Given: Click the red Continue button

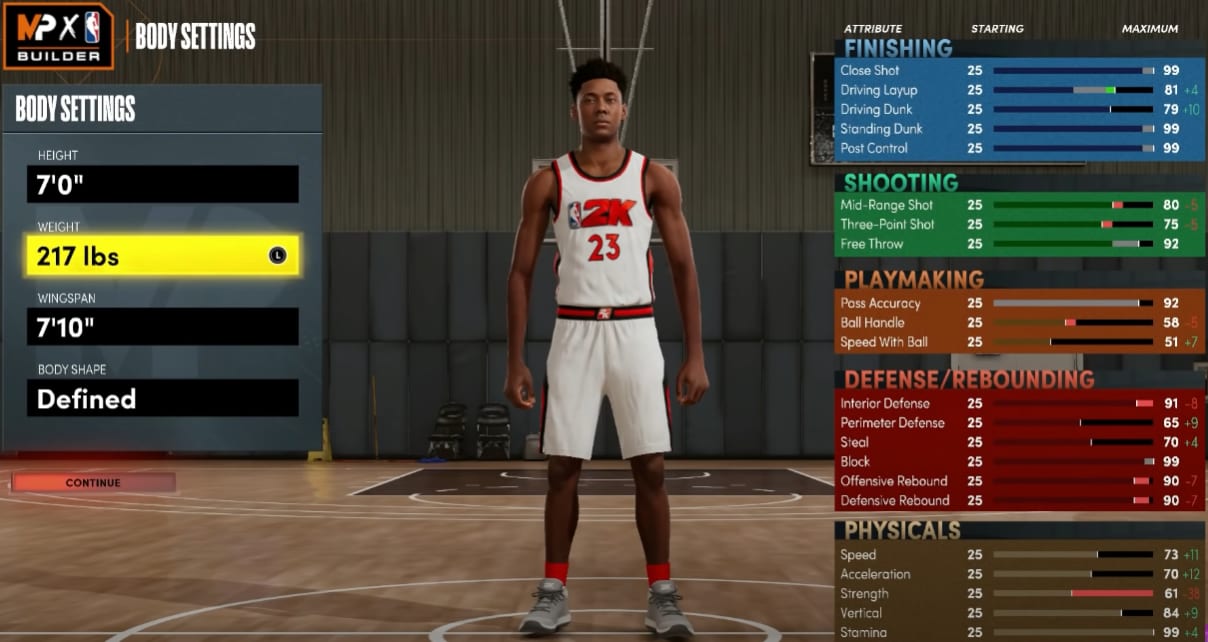Looking at the screenshot, I should [93, 483].
